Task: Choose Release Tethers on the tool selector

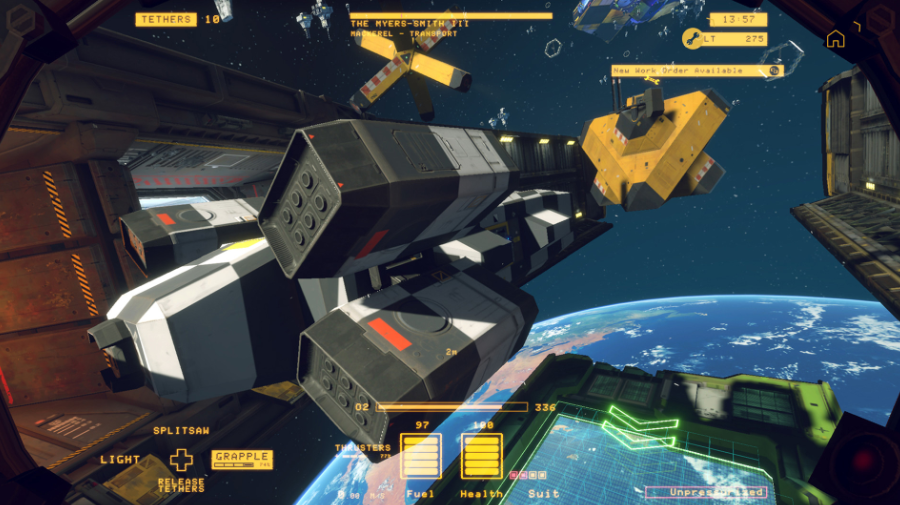Action: tap(181, 485)
